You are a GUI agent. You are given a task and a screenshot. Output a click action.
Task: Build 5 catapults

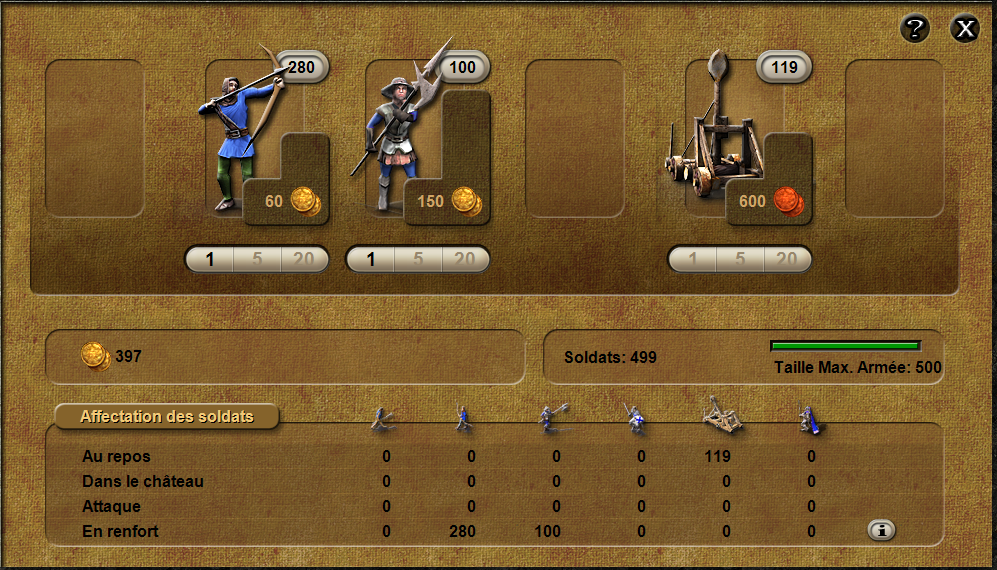tap(740, 260)
